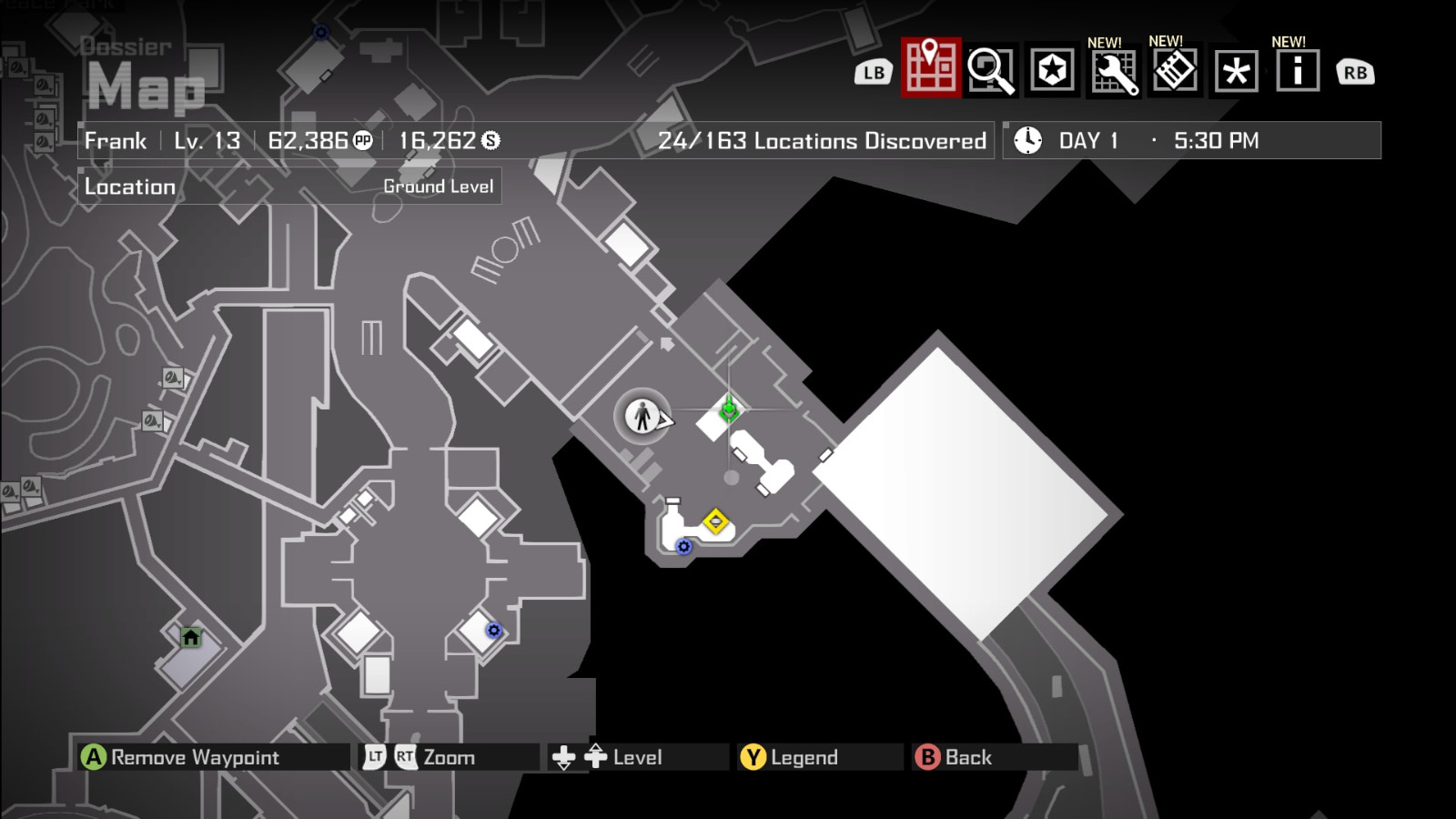Image resolution: width=1456 pixels, height=819 pixels.
Task: Open the Legend via the Y prompt
Action: coord(752,756)
